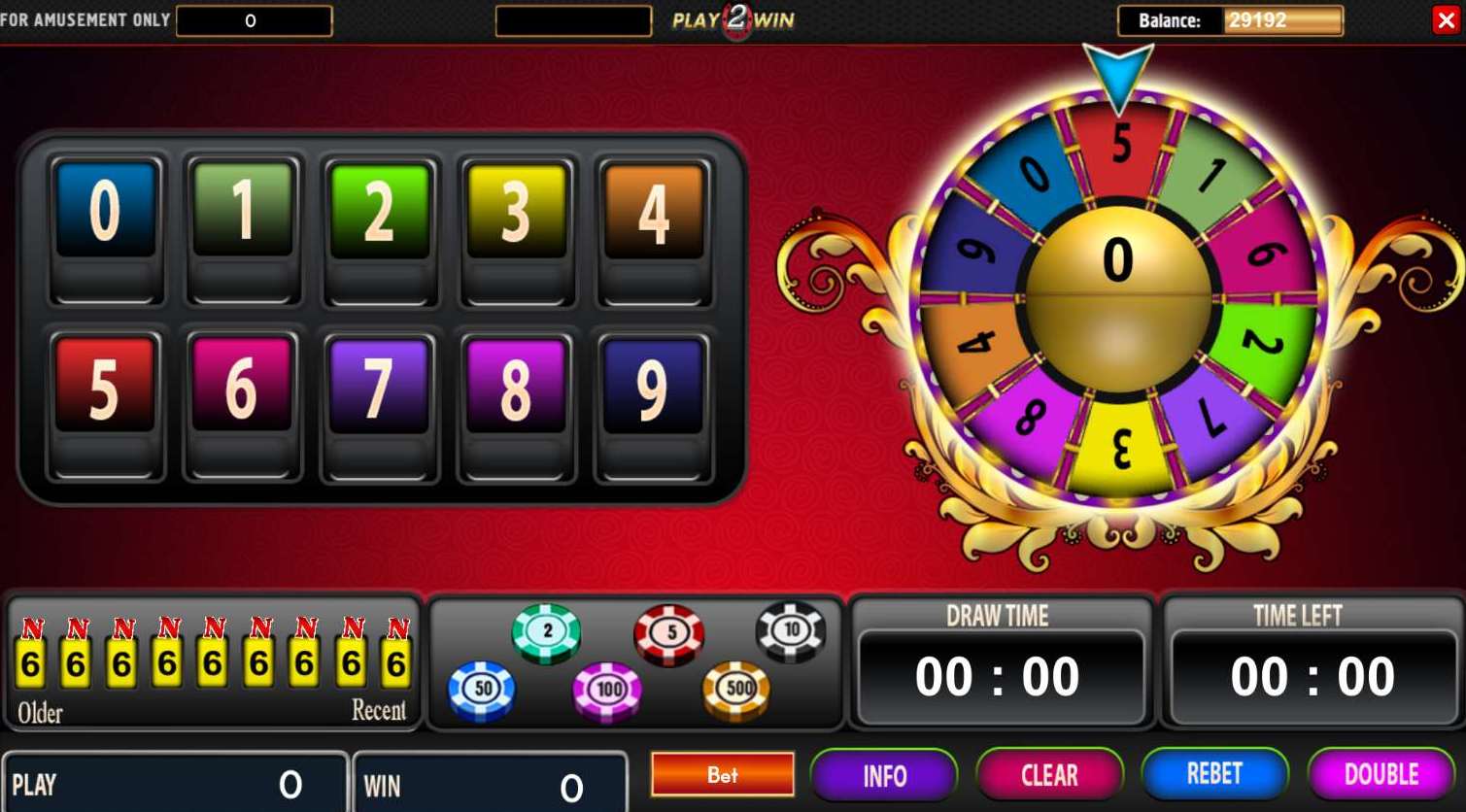Image resolution: width=1466 pixels, height=812 pixels.
Task: Choose the red 5 chip
Action: [x=669, y=634]
